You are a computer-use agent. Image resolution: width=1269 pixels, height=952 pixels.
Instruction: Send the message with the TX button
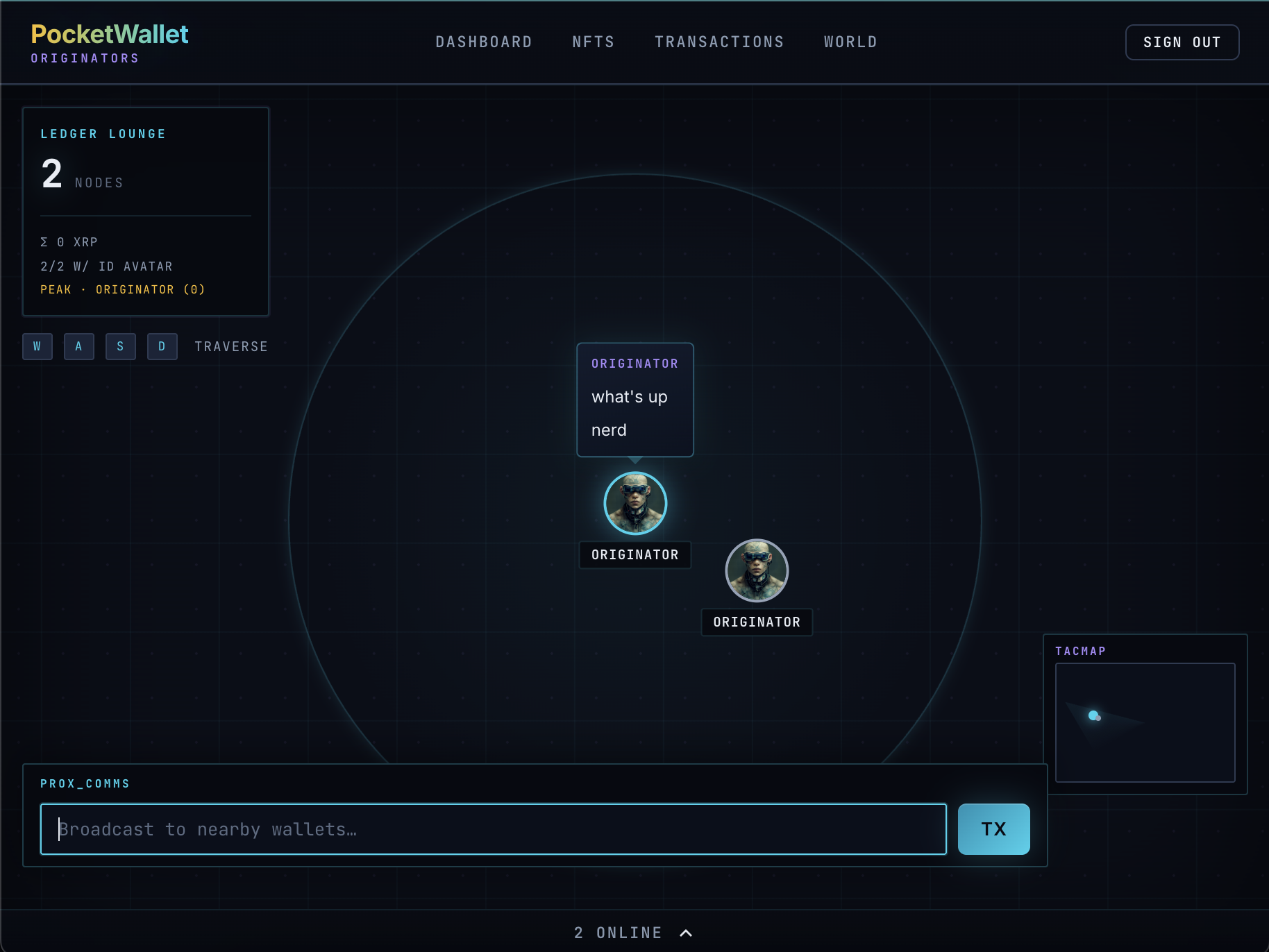(993, 829)
